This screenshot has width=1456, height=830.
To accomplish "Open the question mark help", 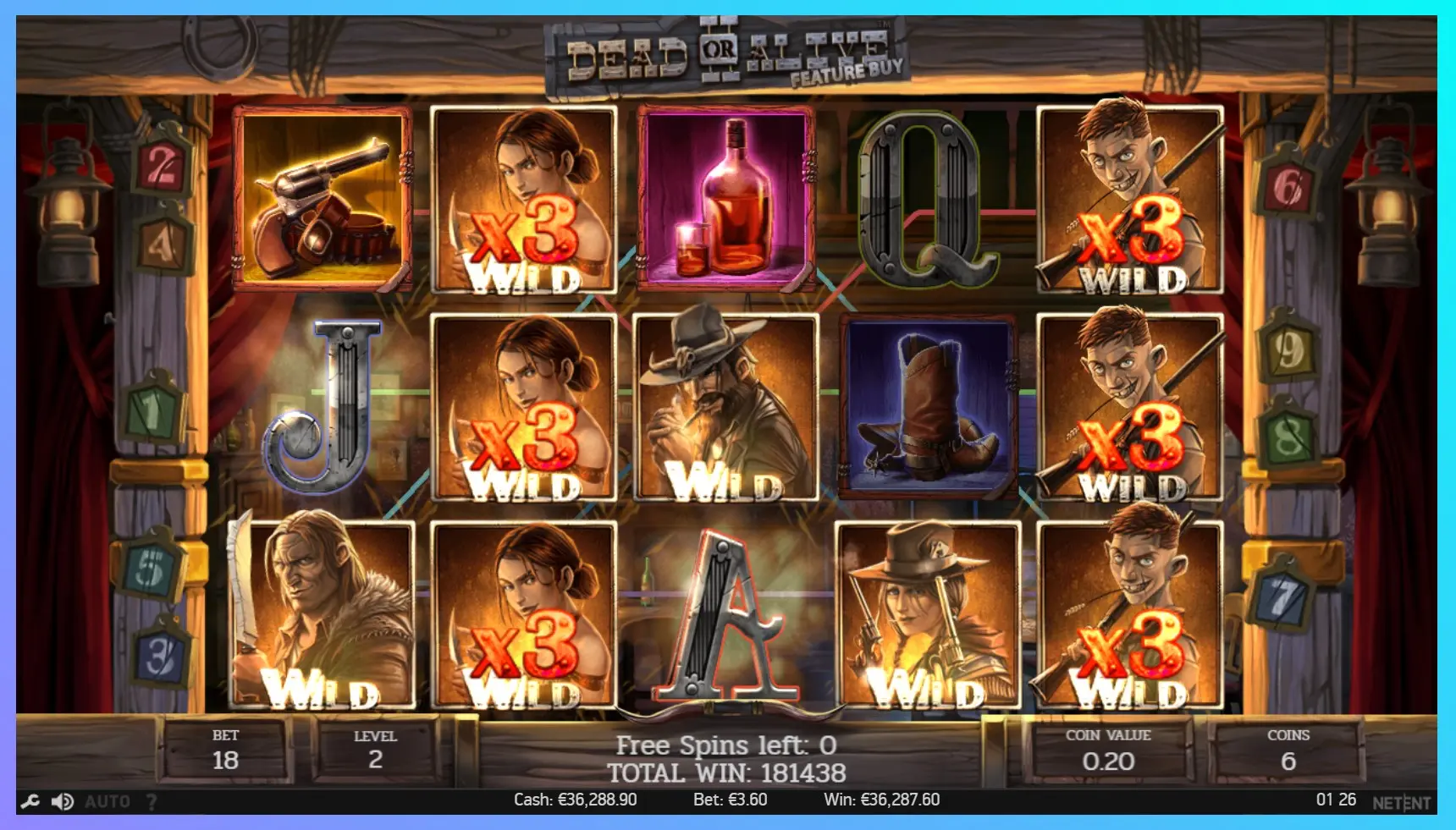I will tap(152, 801).
